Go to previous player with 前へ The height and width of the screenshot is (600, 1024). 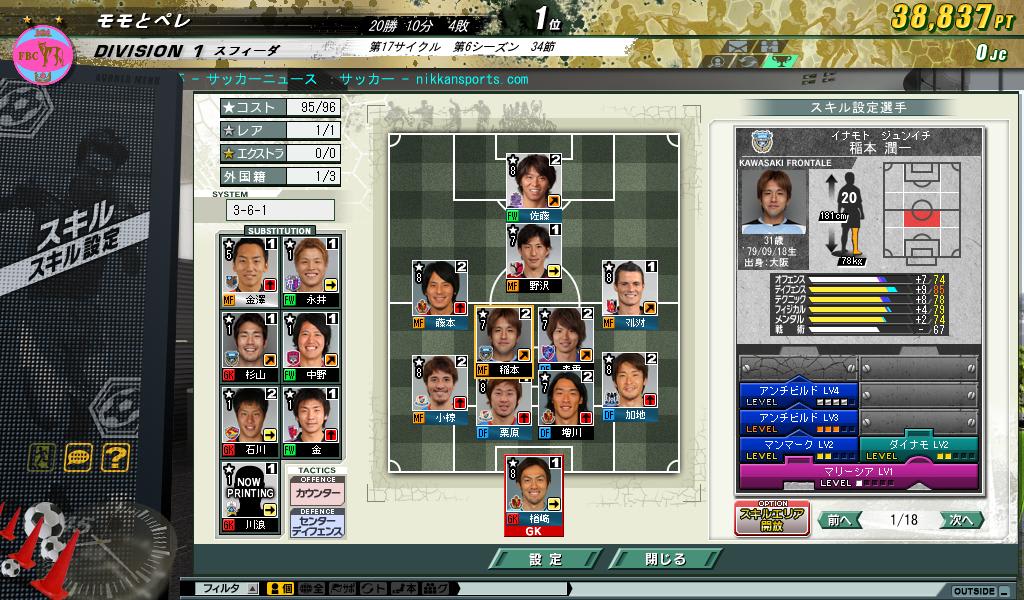[x=840, y=520]
